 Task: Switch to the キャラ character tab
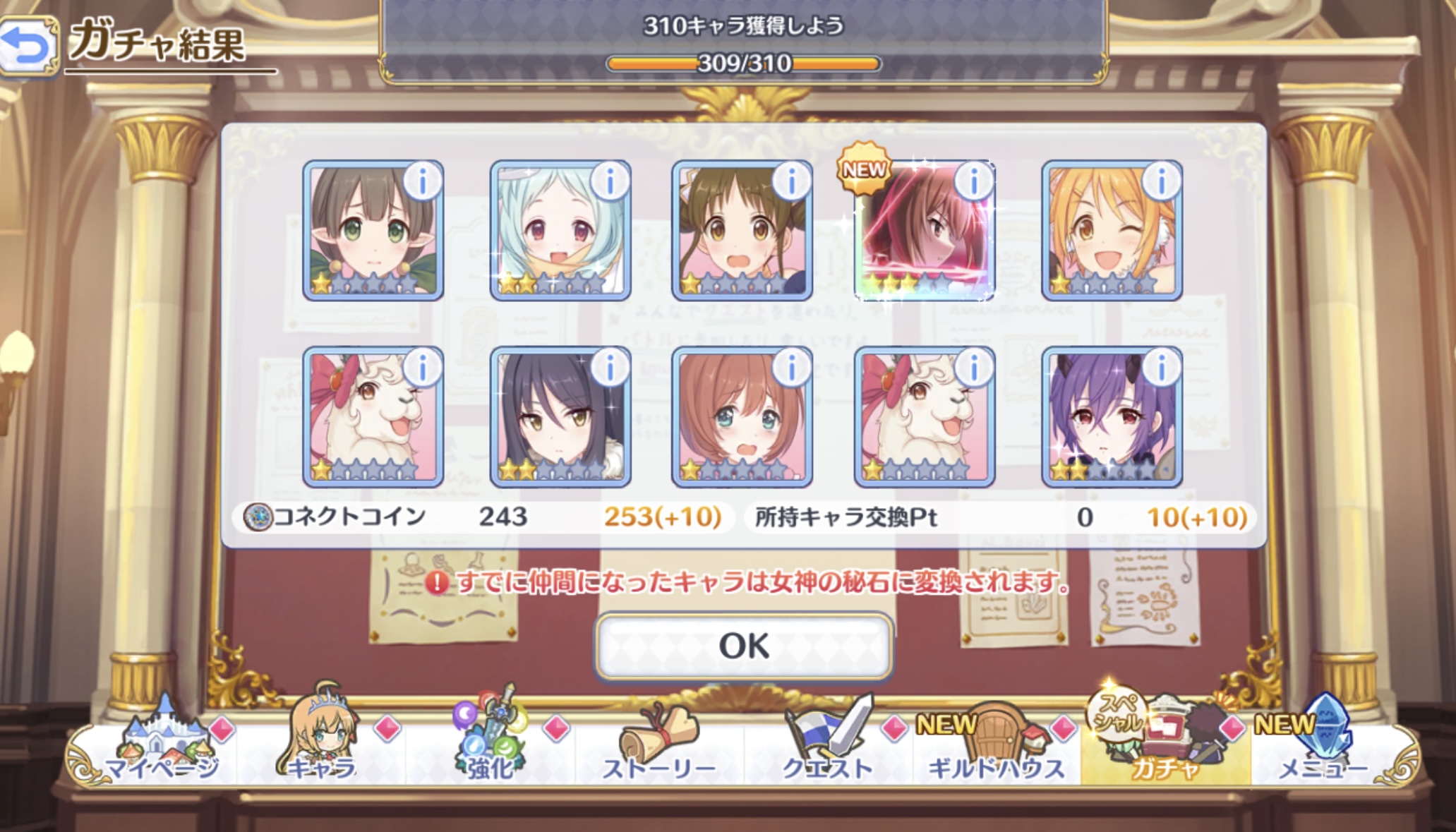pos(322,749)
